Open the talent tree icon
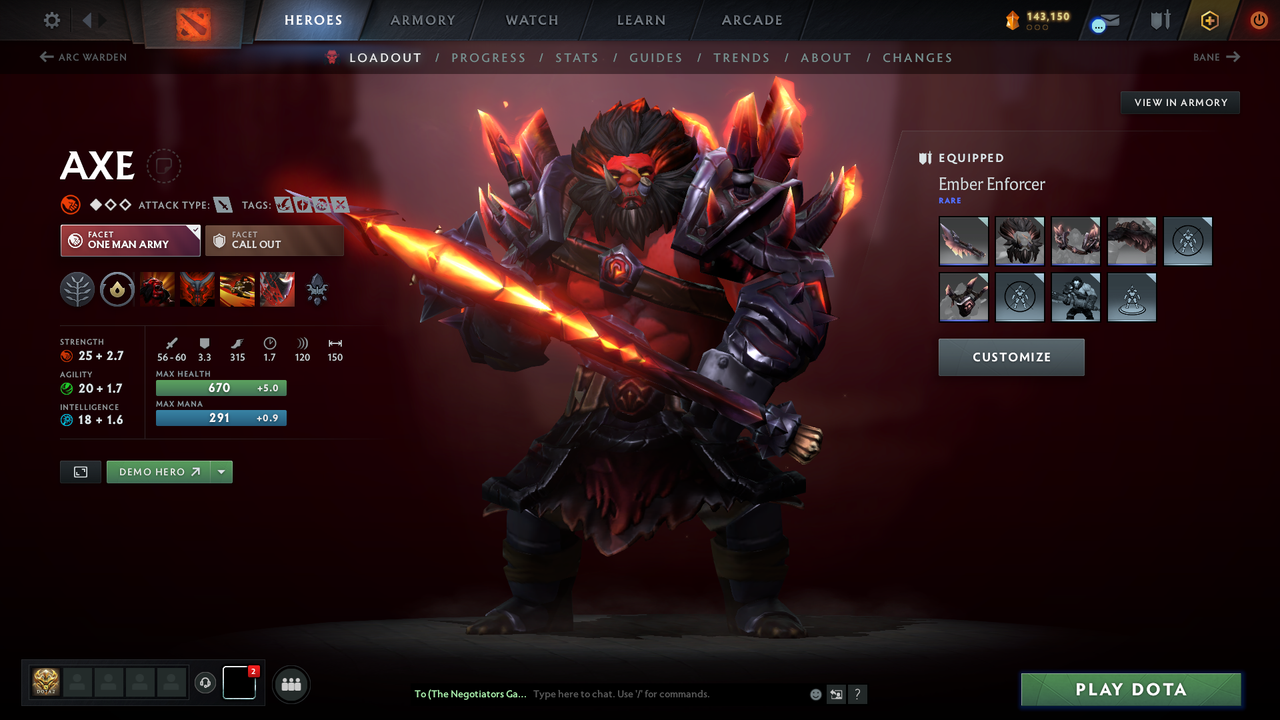The width and height of the screenshot is (1280, 720). click(x=77, y=289)
